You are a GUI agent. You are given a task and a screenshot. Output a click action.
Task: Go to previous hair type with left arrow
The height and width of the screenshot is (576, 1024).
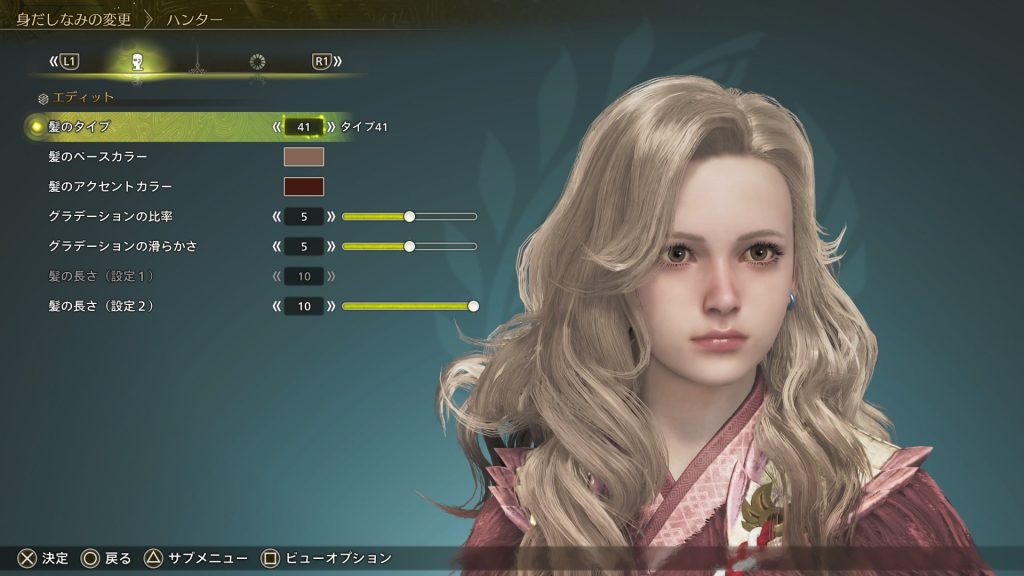point(276,127)
